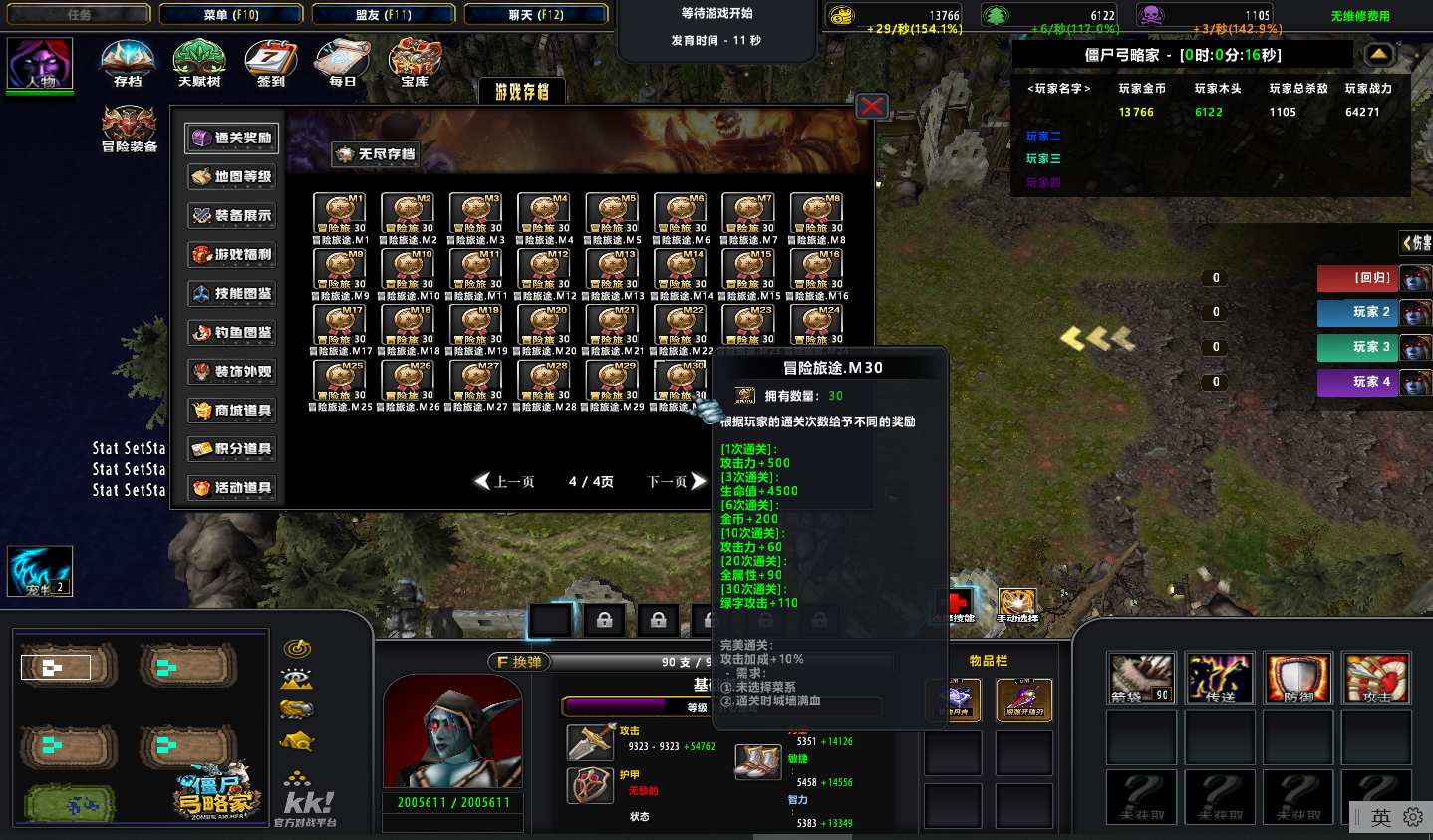
Task: Show the 技能图鉴 category
Action: click(x=232, y=293)
